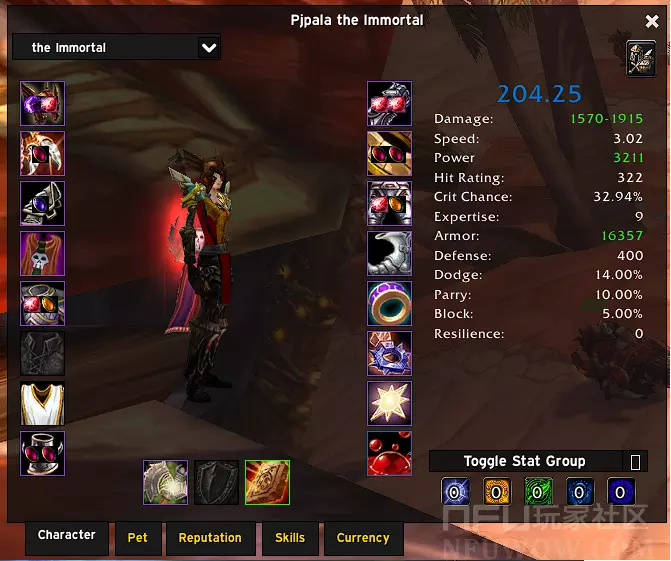Select the golden belt with red gems

click(x=389, y=154)
